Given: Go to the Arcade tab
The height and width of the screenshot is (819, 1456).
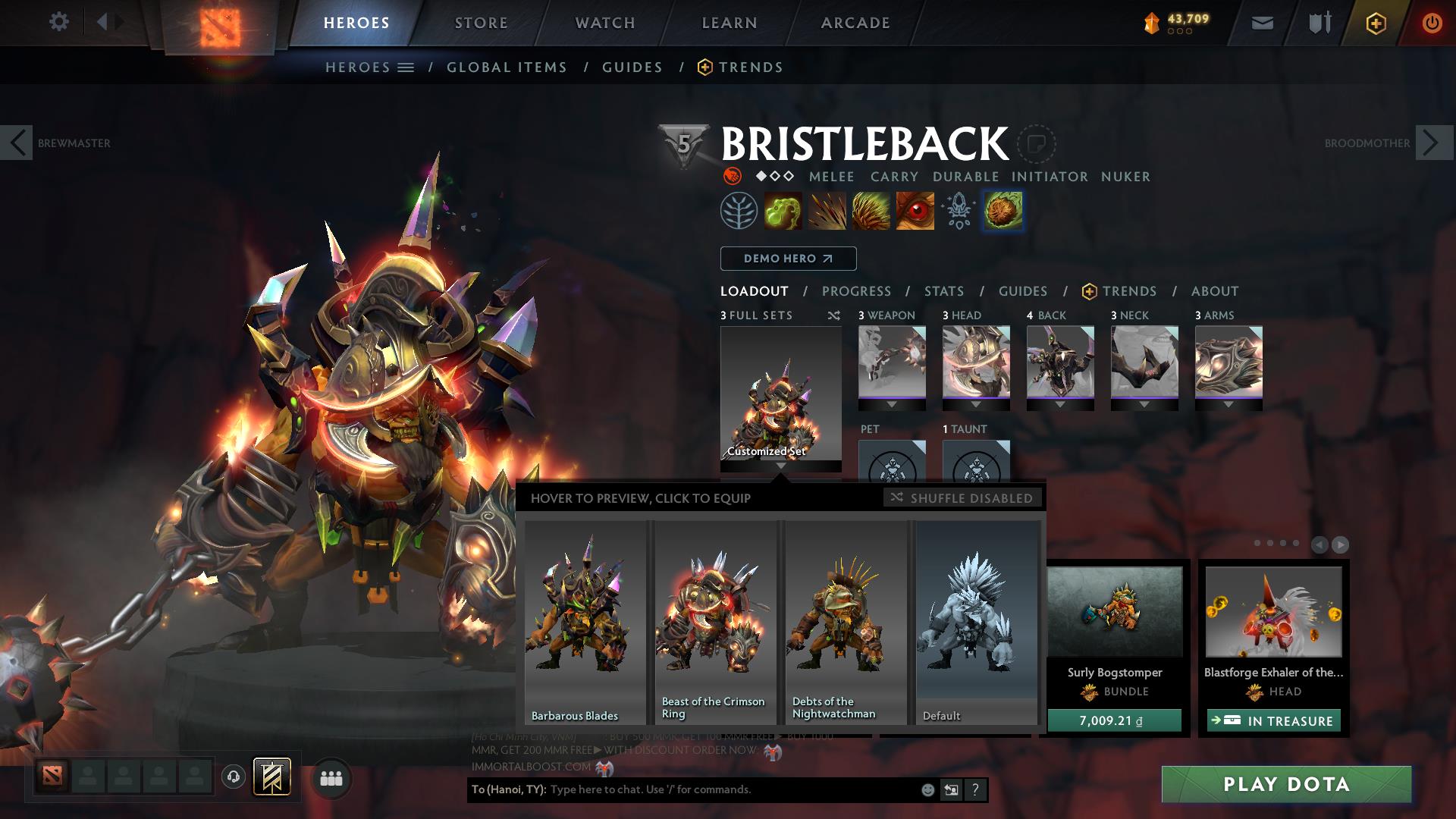Looking at the screenshot, I should [855, 23].
